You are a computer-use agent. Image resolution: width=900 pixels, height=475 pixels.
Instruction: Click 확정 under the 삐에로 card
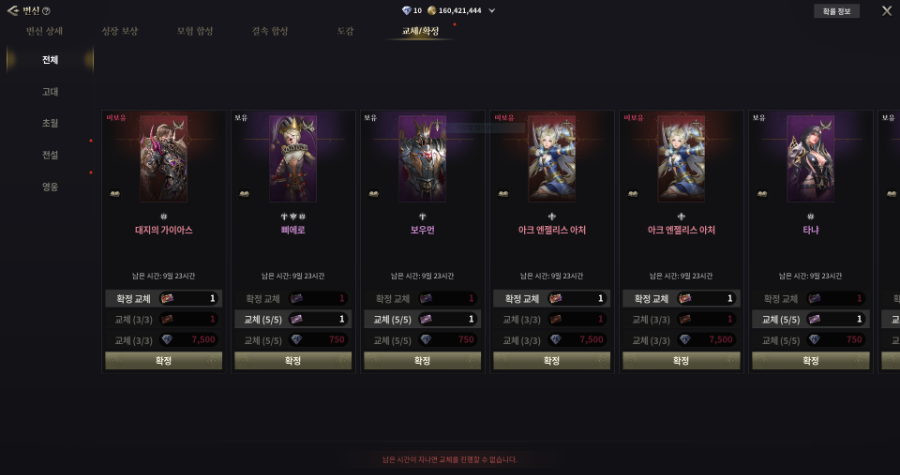coord(293,360)
